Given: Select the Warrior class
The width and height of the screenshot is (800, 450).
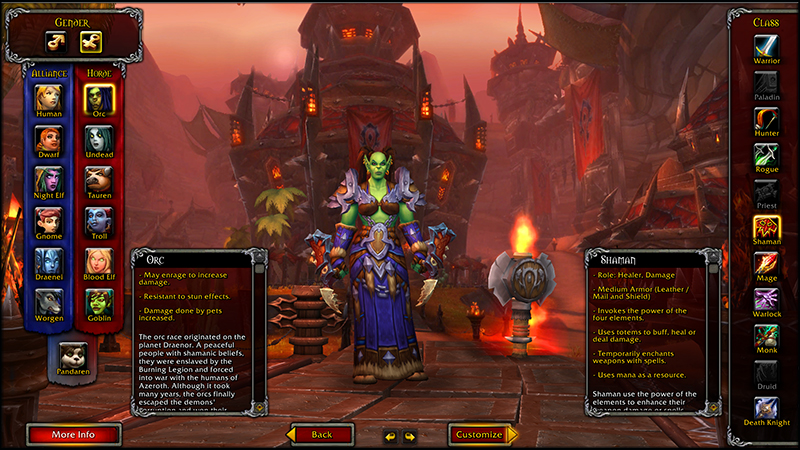Looking at the screenshot, I should pyautogui.click(x=767, y=47).
